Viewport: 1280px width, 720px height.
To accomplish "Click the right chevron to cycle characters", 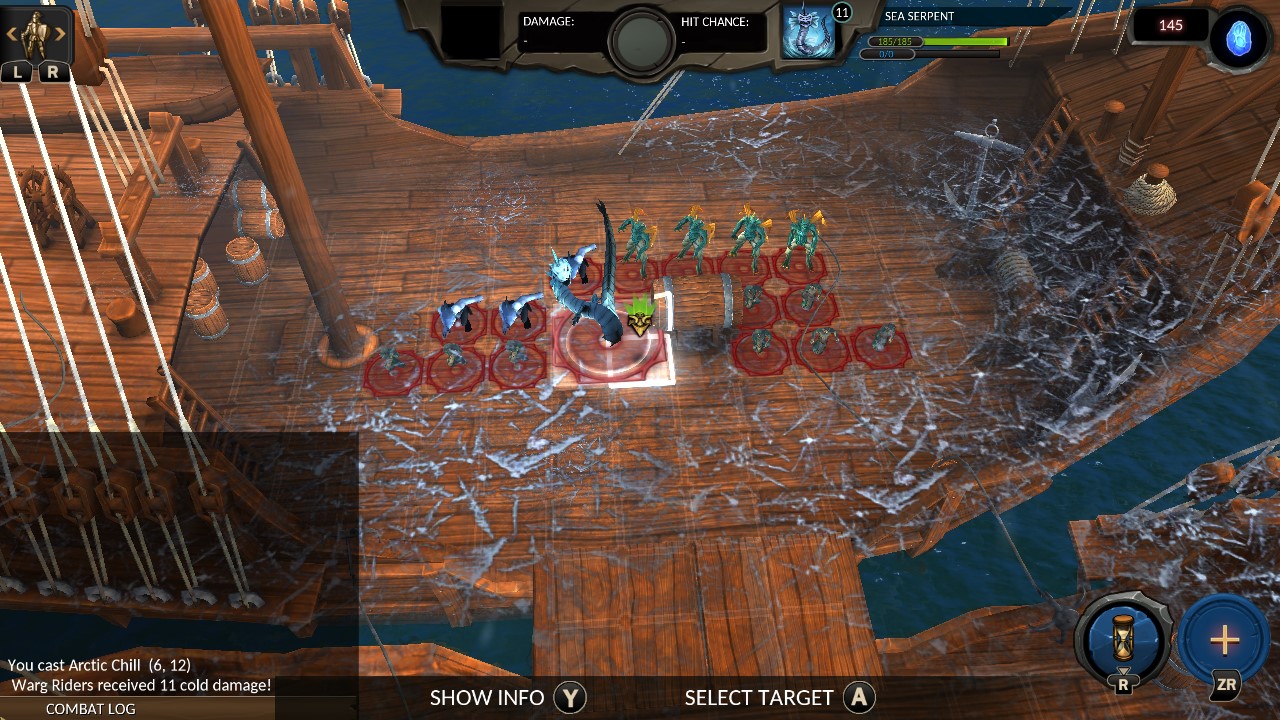I will tap(58, 33).
